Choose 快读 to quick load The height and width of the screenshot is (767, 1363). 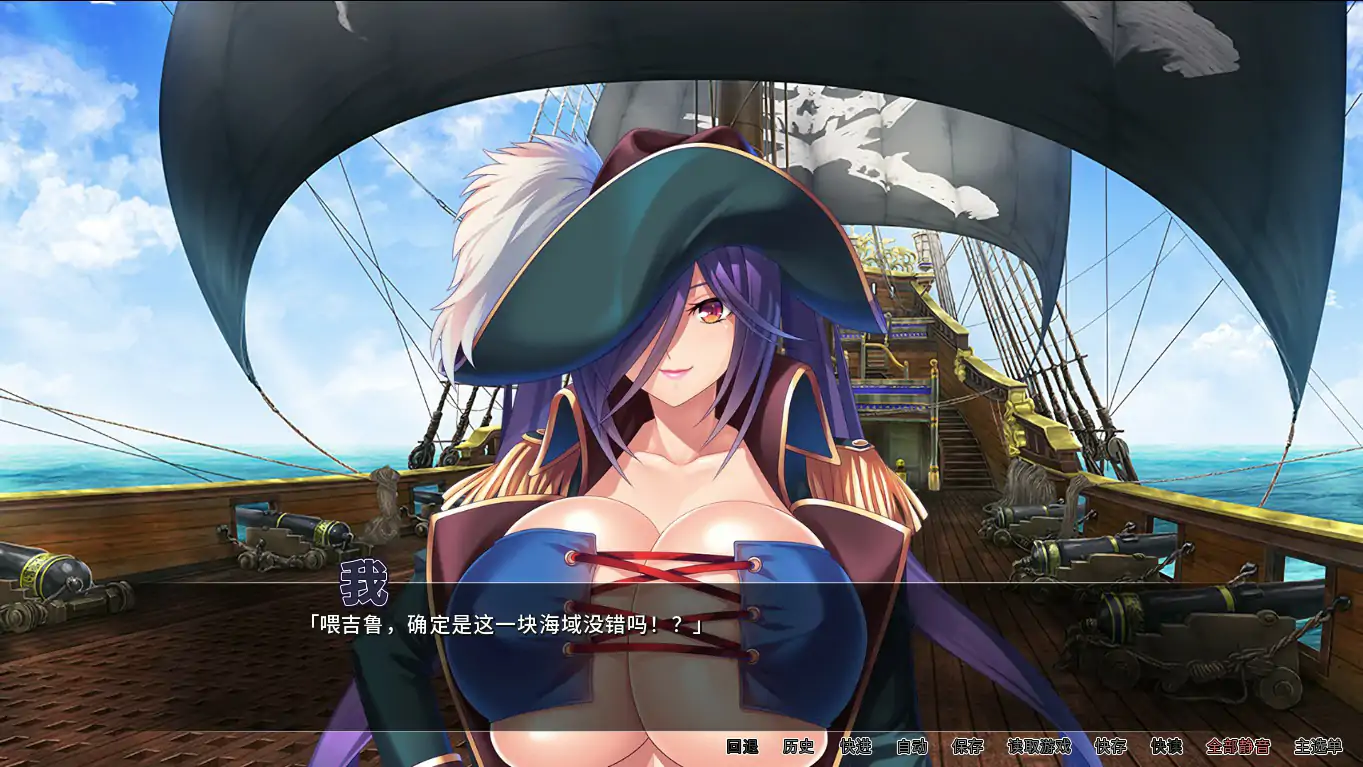click(1166, 746)
